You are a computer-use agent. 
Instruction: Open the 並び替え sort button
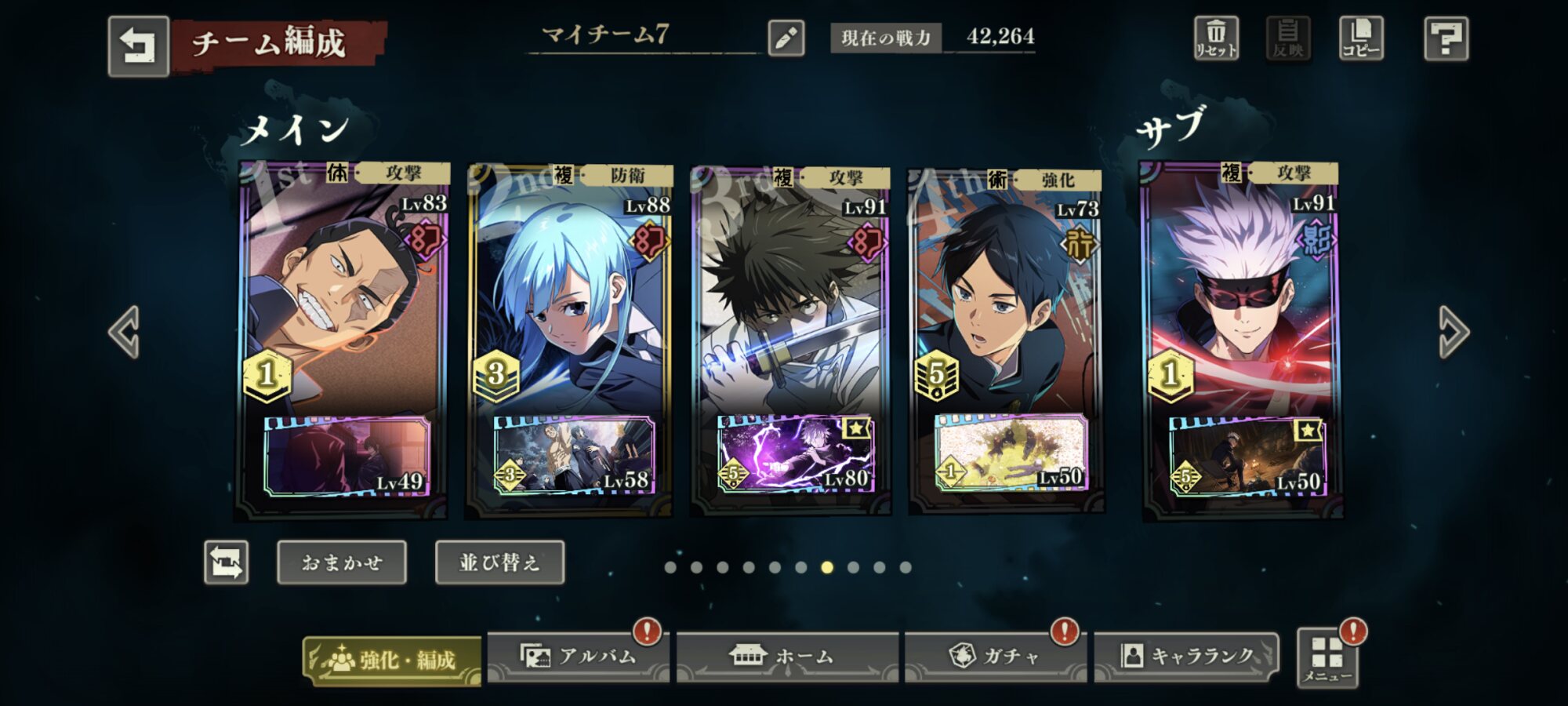click(x=499, y=562)
